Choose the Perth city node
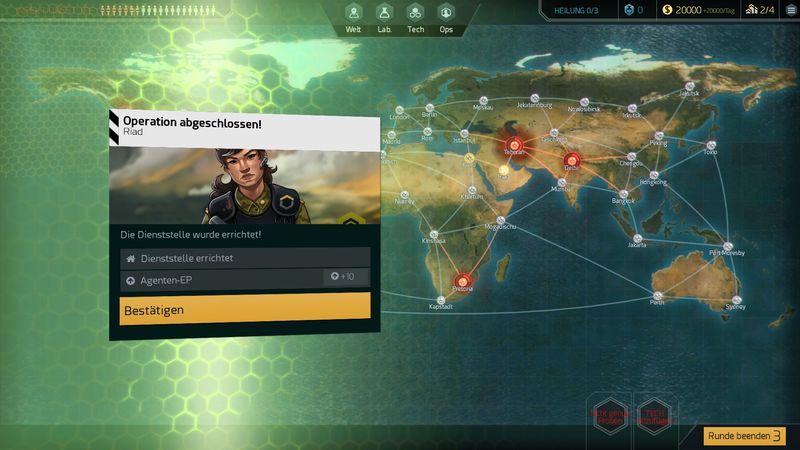 pyautogui.click(x=657, y=295)
